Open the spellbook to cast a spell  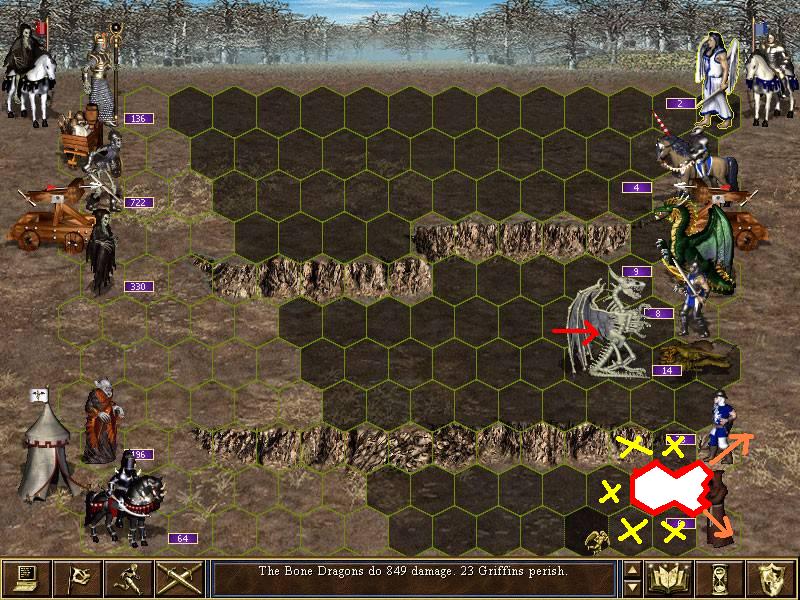pos(667,578)
